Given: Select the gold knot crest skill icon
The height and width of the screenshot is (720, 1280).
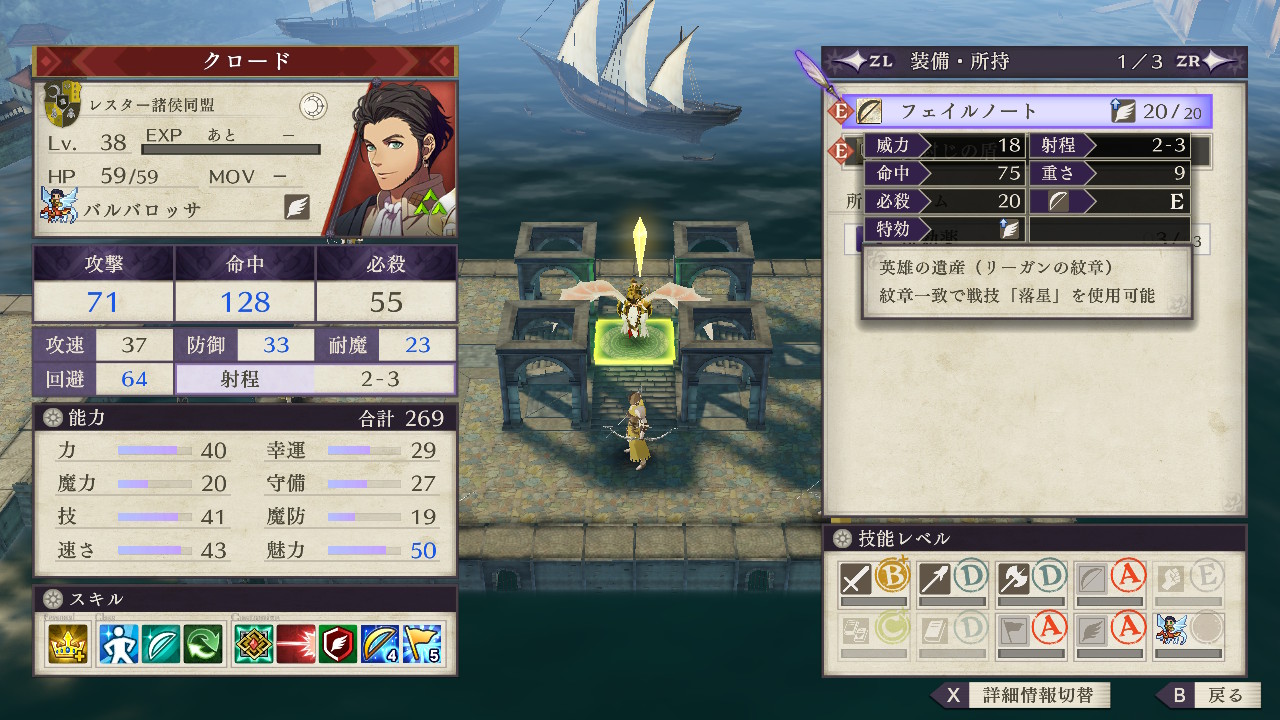Looking at the screenshot, I should (253, 644).
